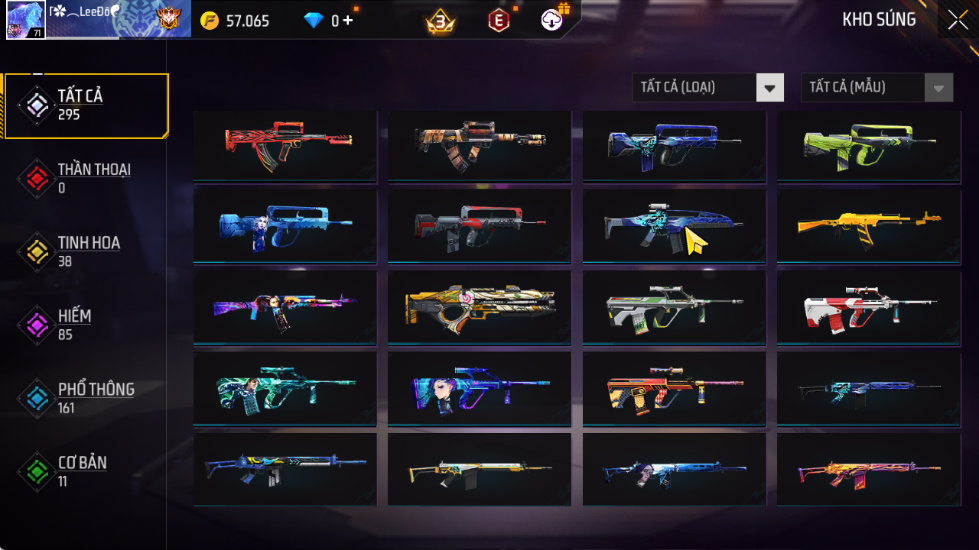
Task: Close the KHO SÚNG screen
Action: pyautogui.click(x=956, y=20)
